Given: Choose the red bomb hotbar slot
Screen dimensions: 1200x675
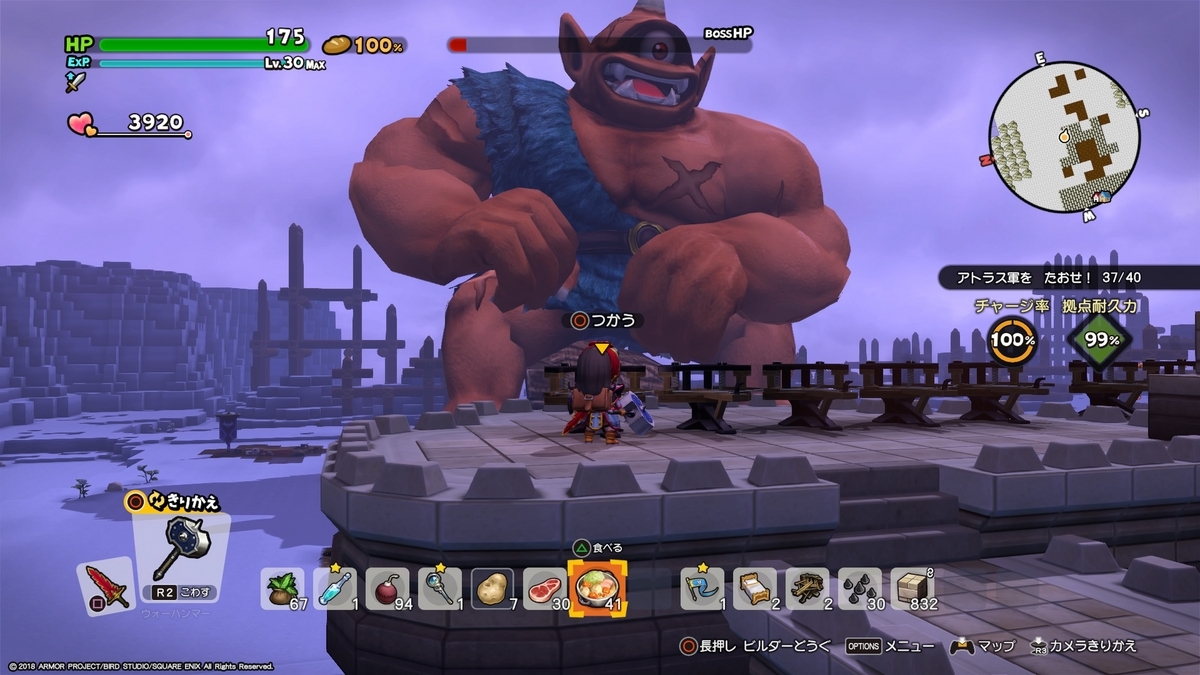Looking at the screenshot, I should 387,589.
